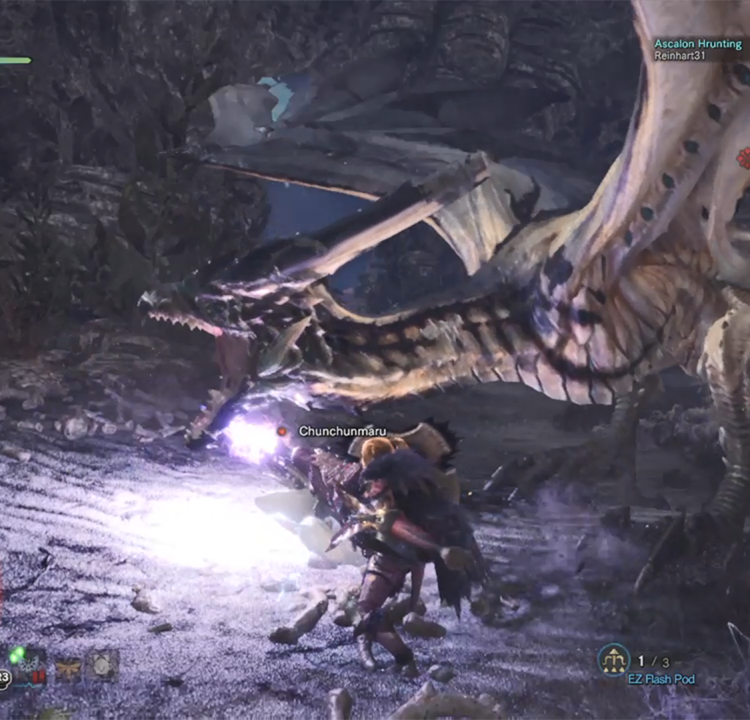Select the EZ Flash Pod slinger icon
Viewport: 750px width, 720px height.
(614, 659)
